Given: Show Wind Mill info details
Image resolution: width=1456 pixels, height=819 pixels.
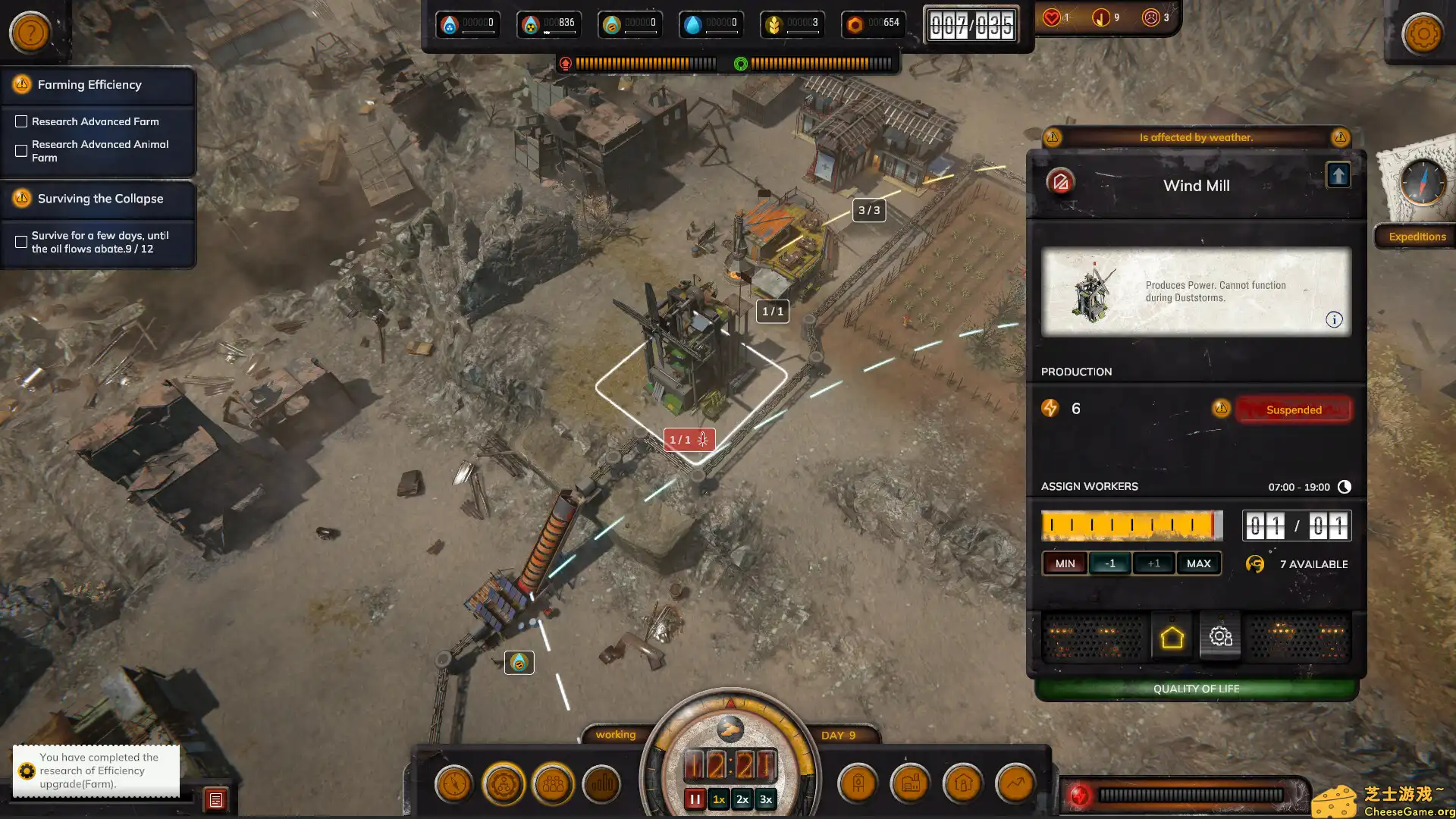Looking at the screenshot, I should [1334, 320].
